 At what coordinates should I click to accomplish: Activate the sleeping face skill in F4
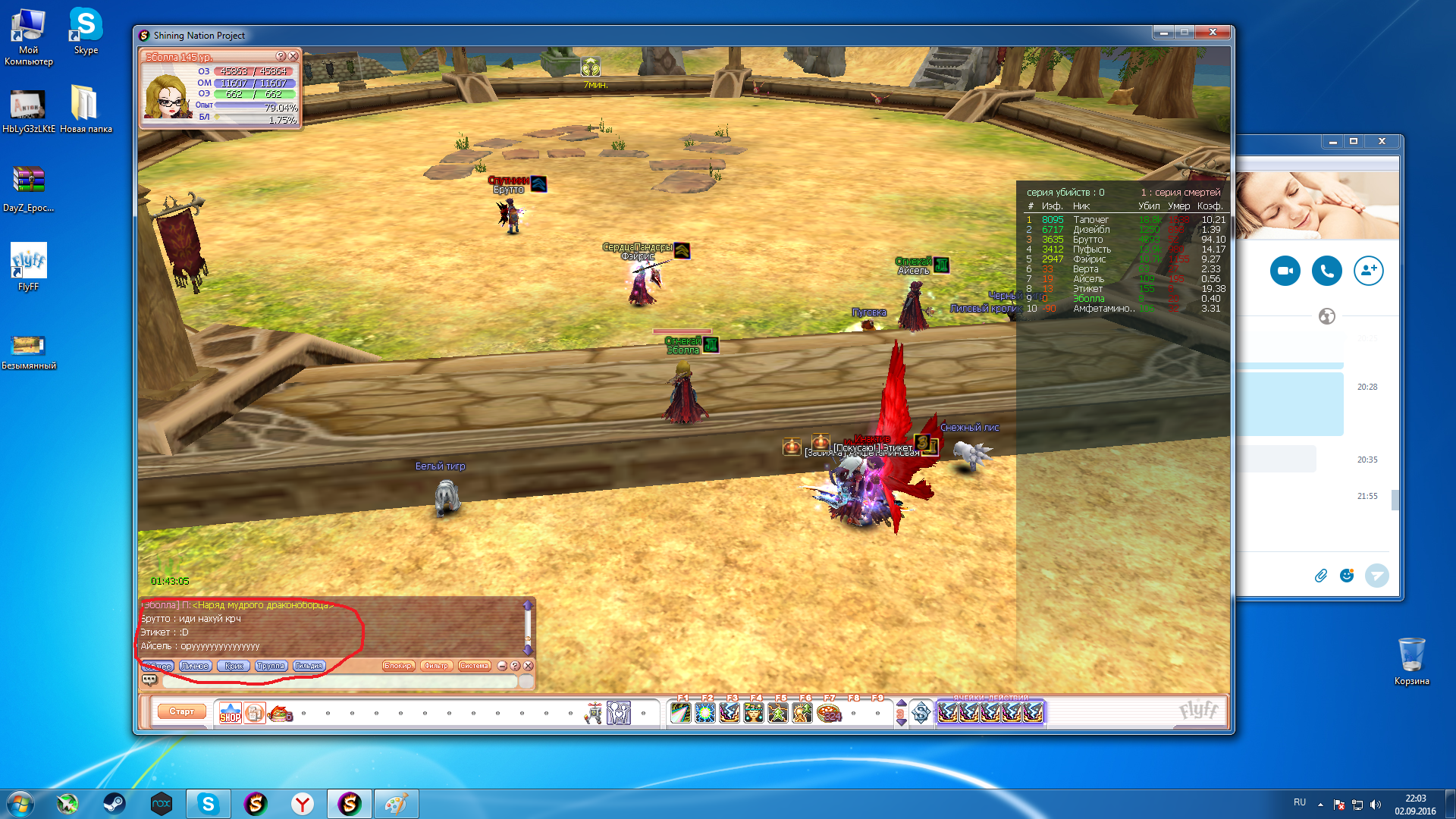pos(754,714)
